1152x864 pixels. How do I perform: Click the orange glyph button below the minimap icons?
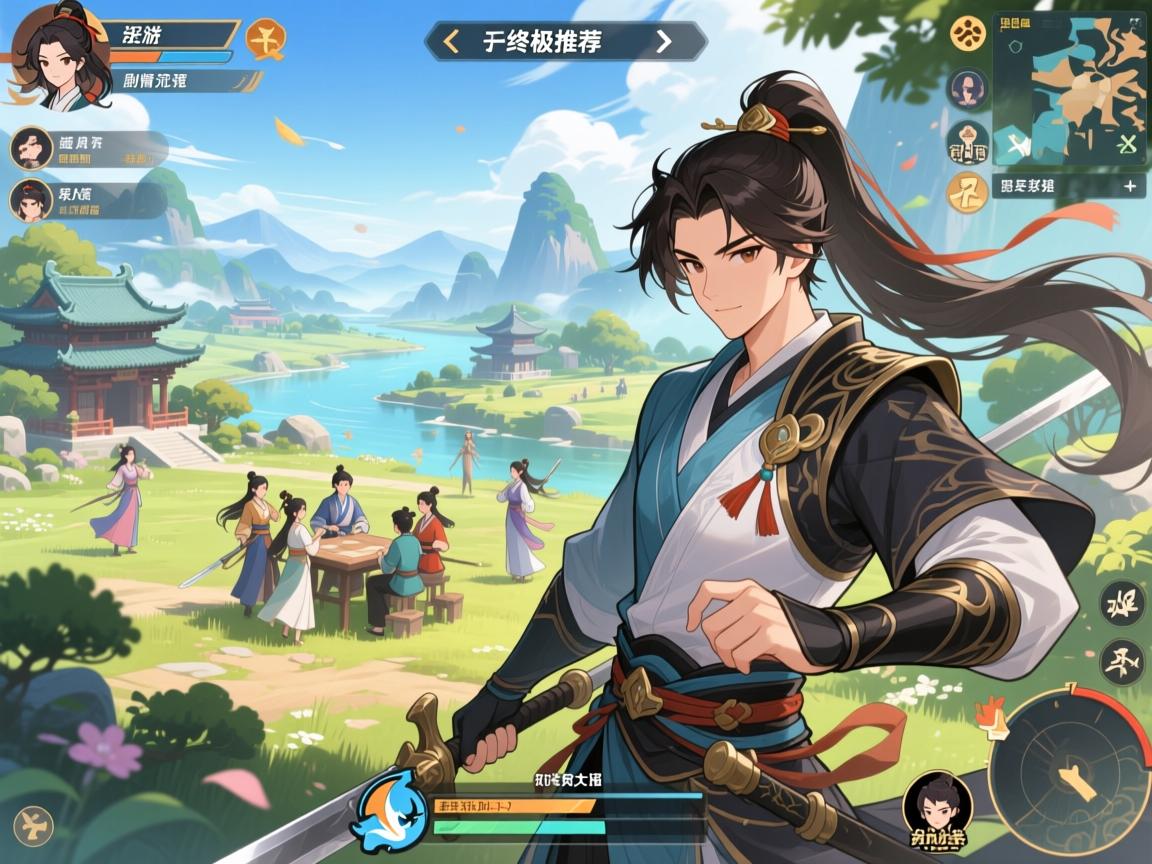[x=968, y=192]
